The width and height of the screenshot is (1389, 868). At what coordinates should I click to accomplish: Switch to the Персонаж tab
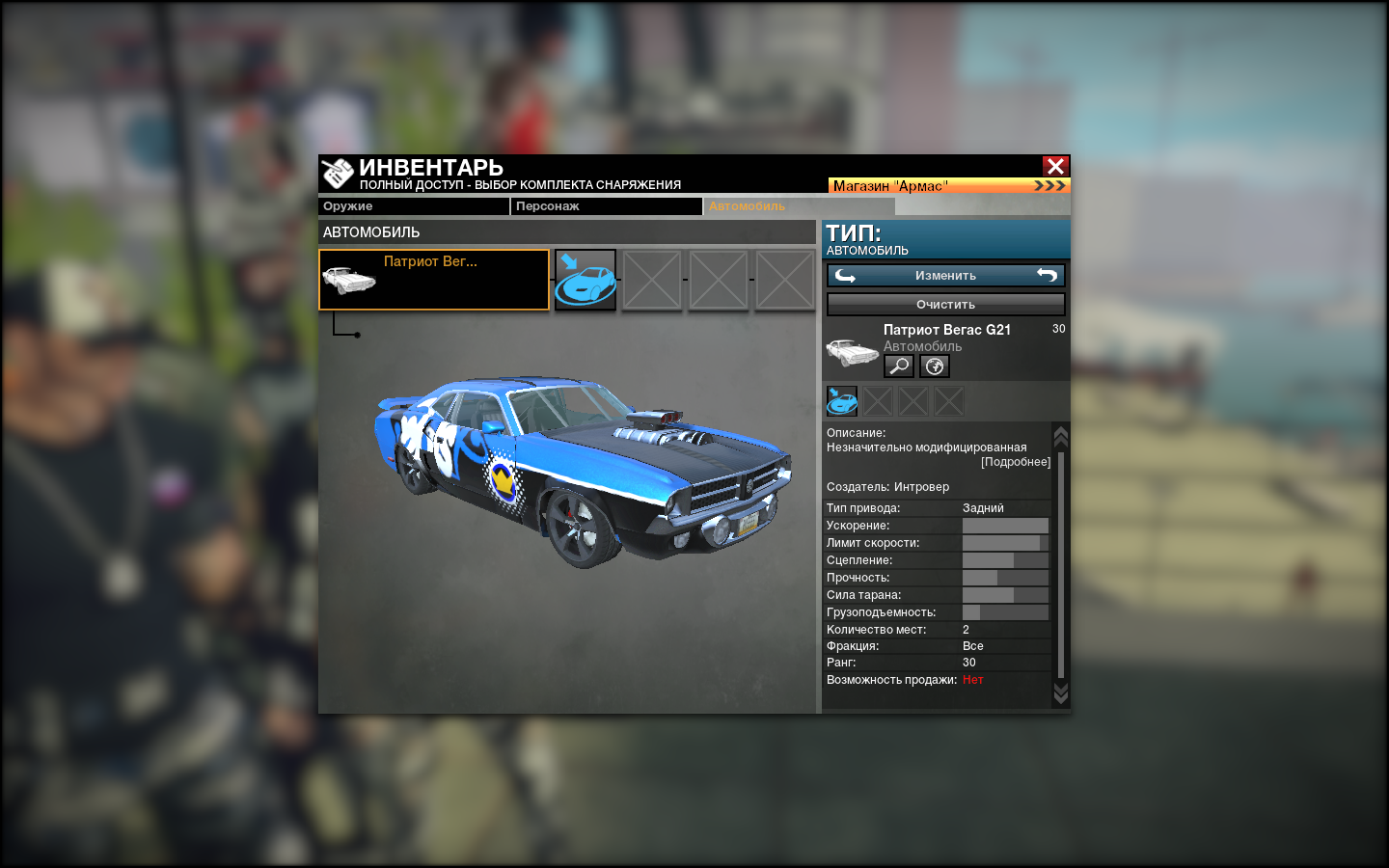click(606, 206)
